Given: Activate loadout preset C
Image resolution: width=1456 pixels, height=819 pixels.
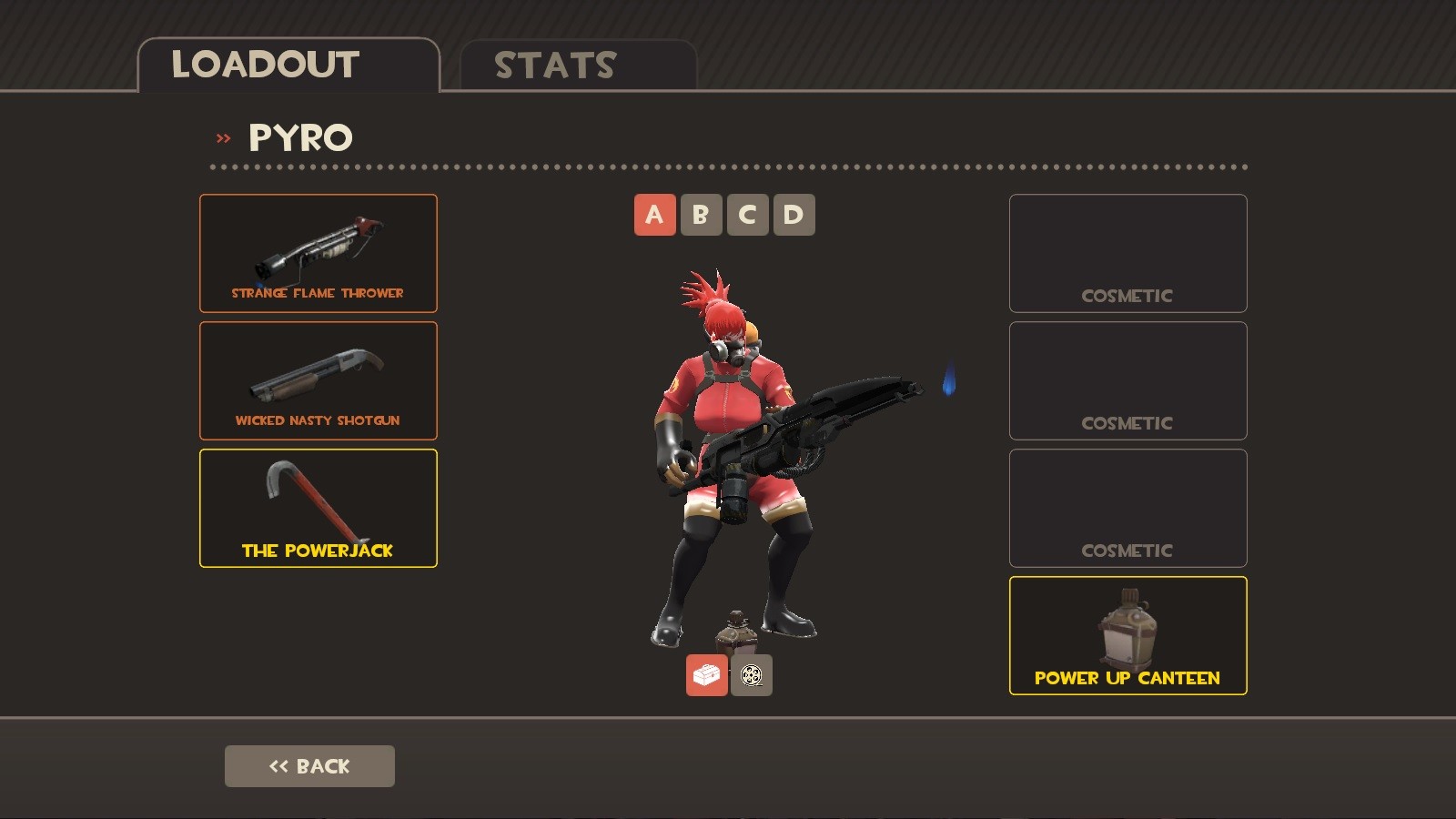Looking at the screenshot, I should [x=748, y=215].
